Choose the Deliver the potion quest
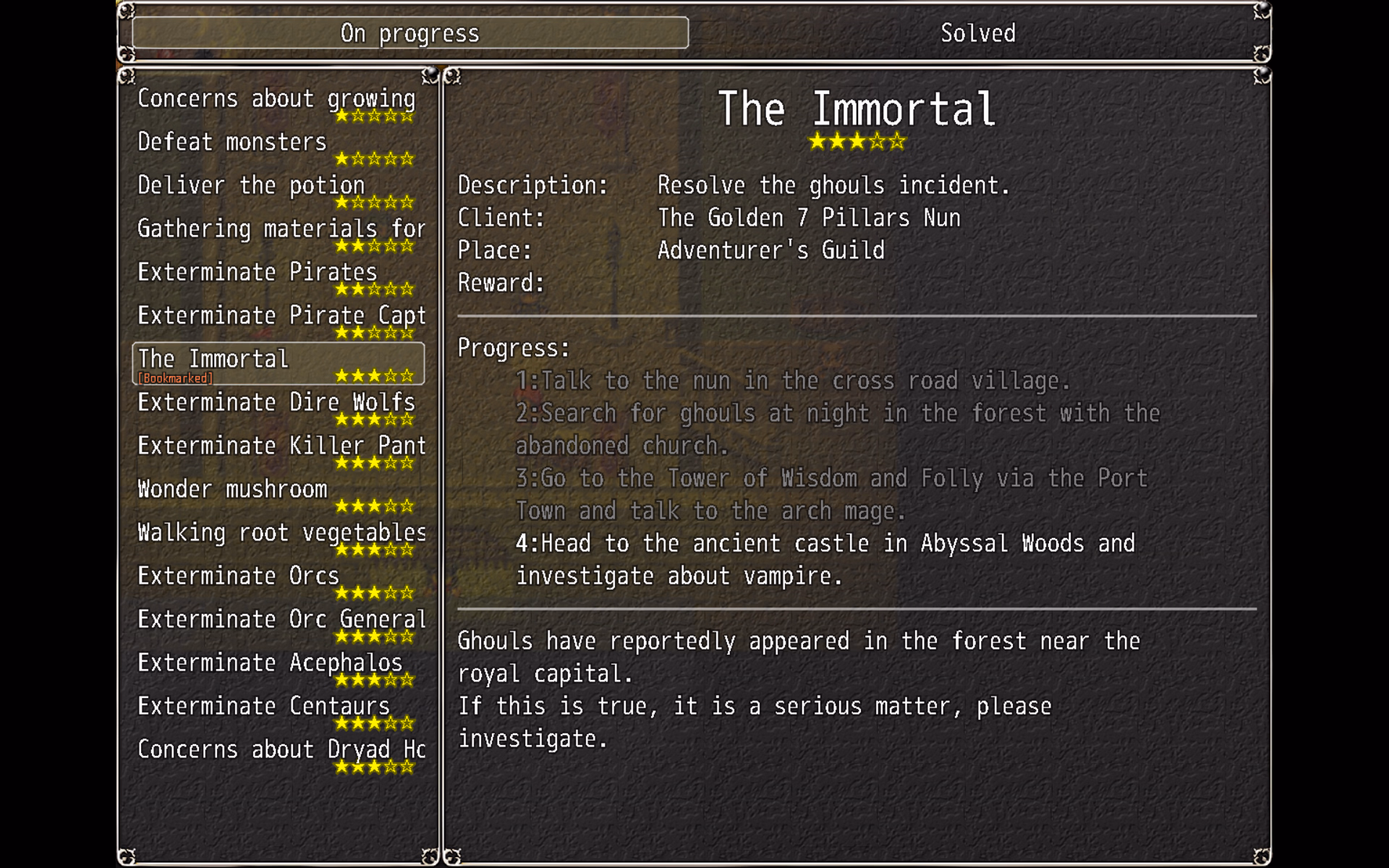 click(277, 190)
